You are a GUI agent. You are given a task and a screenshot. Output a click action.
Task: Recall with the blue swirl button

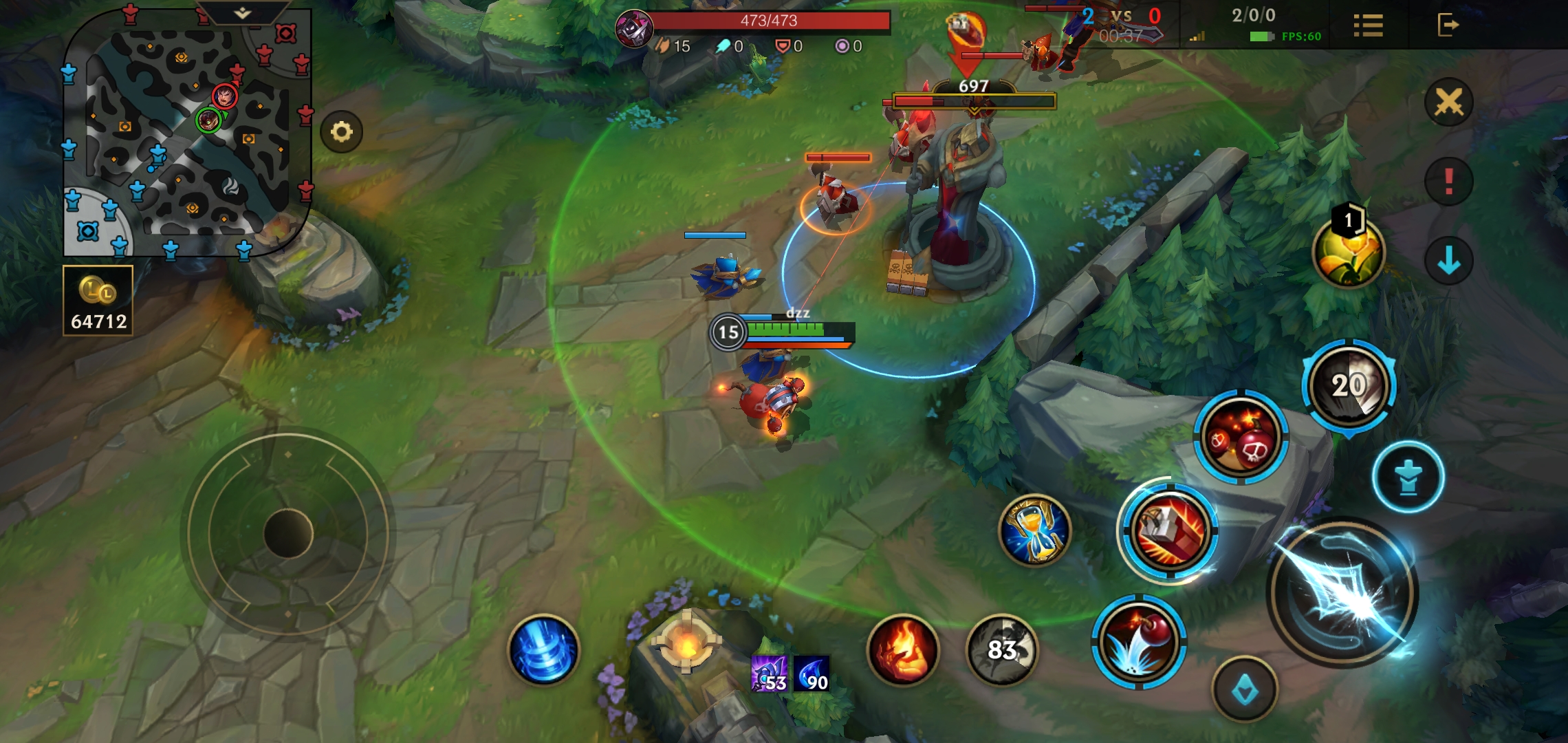tap(543, 650)
